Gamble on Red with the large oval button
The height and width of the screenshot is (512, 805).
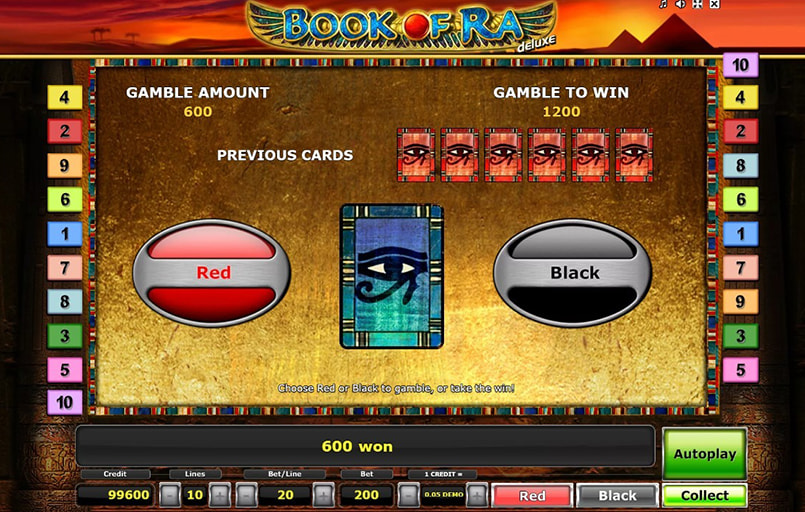212,272
